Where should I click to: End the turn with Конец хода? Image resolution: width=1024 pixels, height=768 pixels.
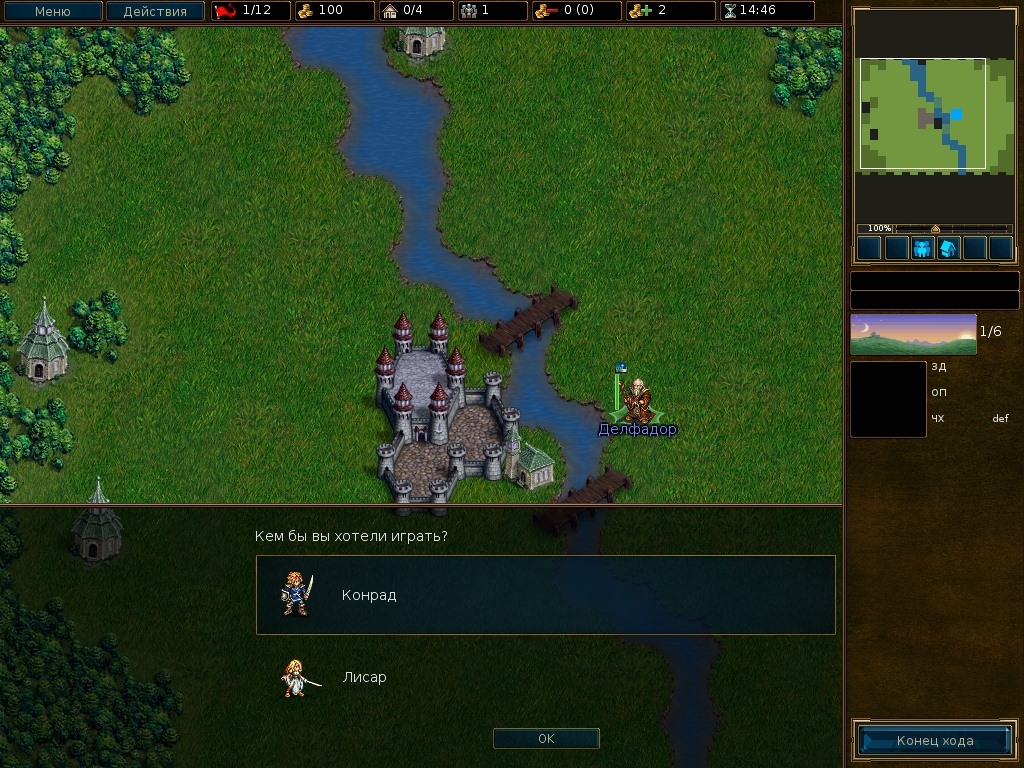[x=934, y=741]
